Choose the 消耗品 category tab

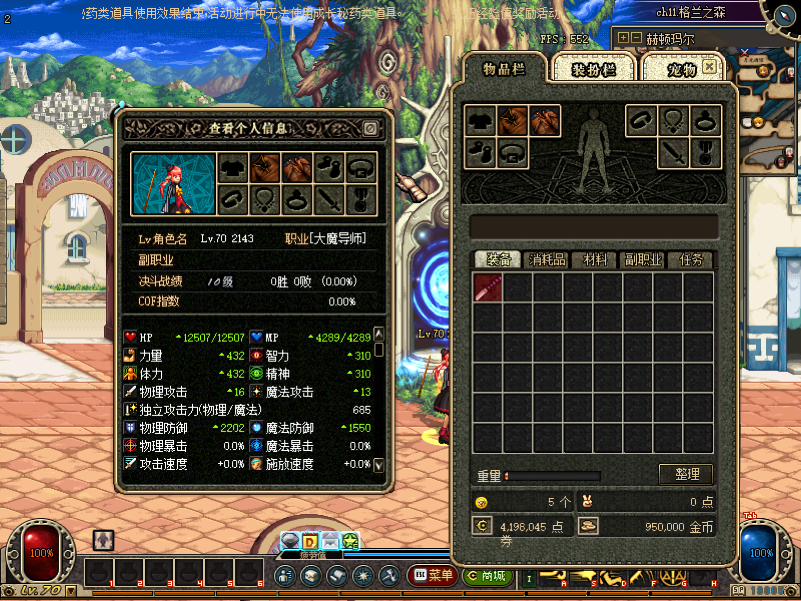click(x=547, y=260)
